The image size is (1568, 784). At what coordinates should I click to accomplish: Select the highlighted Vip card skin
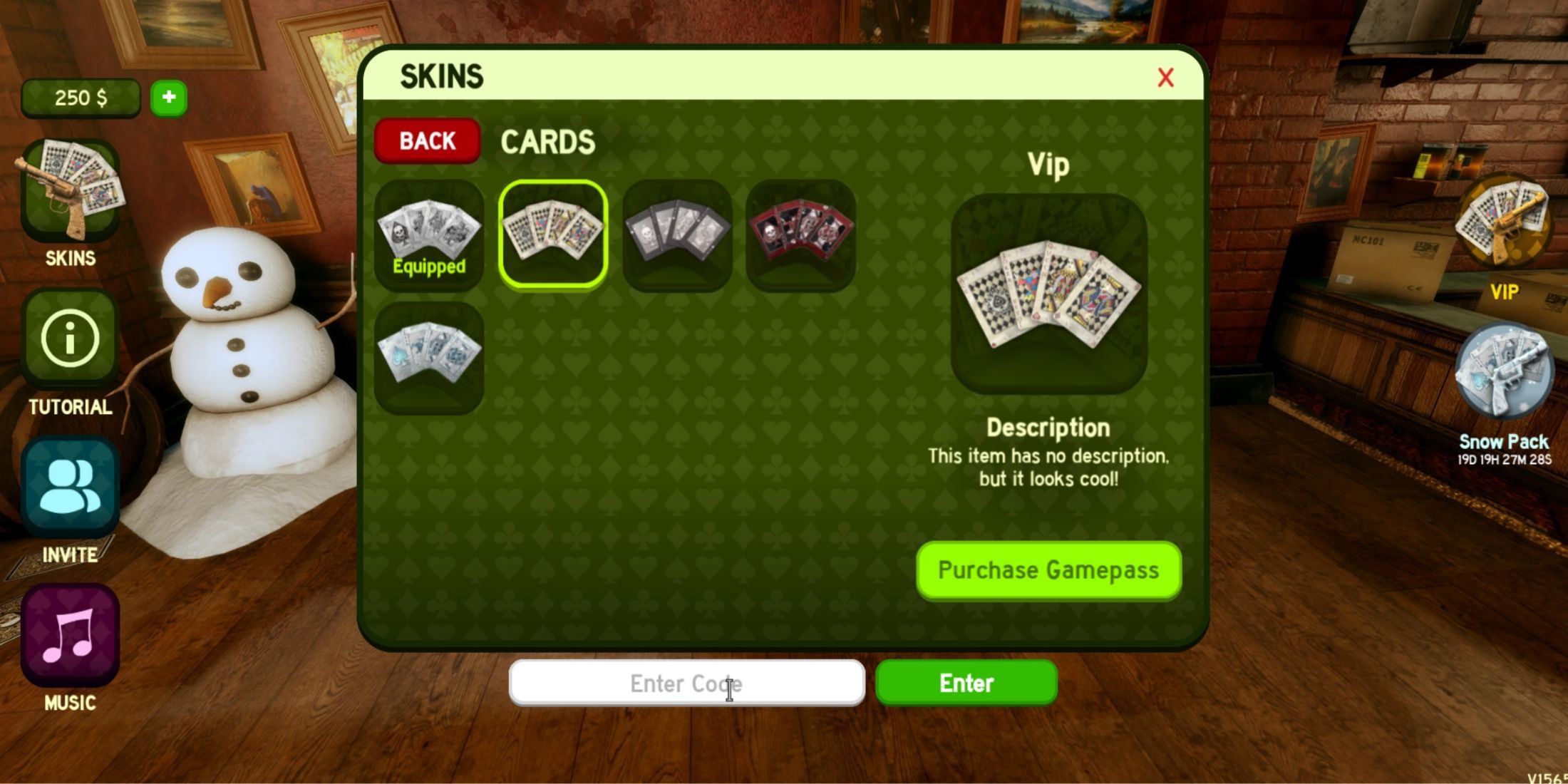pyautogui.click(x=552, y=235)
